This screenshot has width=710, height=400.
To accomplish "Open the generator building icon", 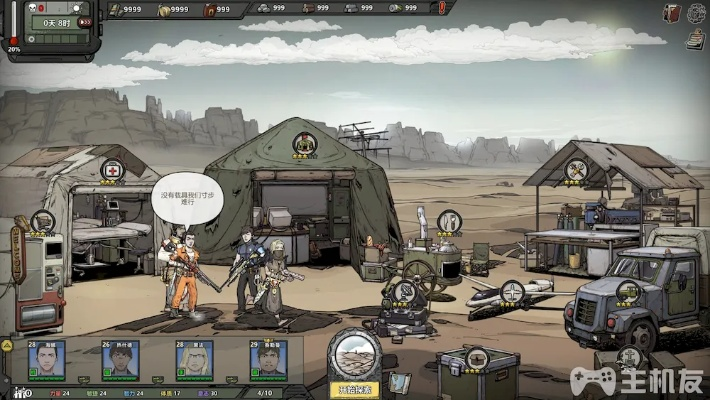I will (405, 291).
